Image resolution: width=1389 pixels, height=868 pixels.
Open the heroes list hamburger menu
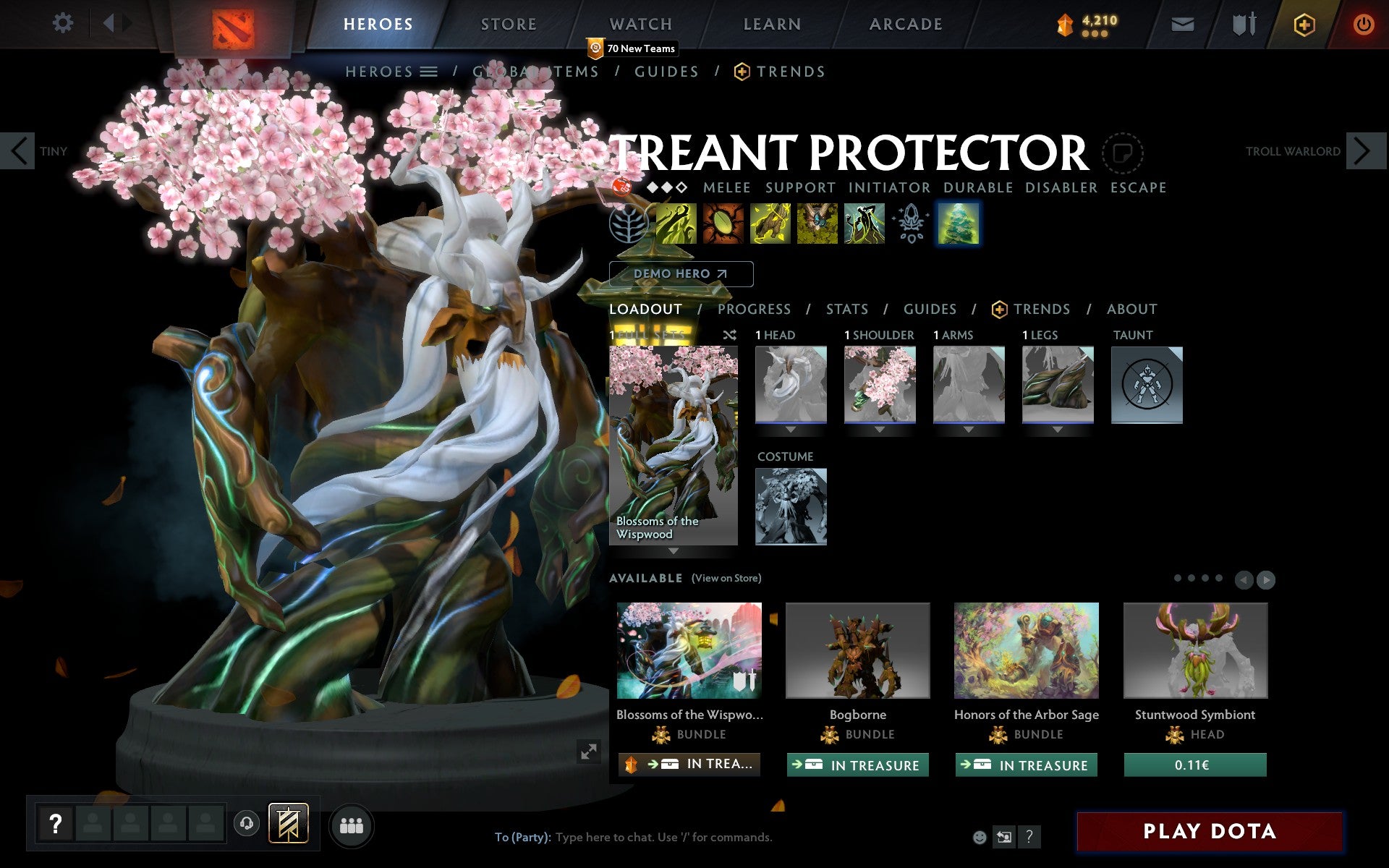click(x=429, y=72)
